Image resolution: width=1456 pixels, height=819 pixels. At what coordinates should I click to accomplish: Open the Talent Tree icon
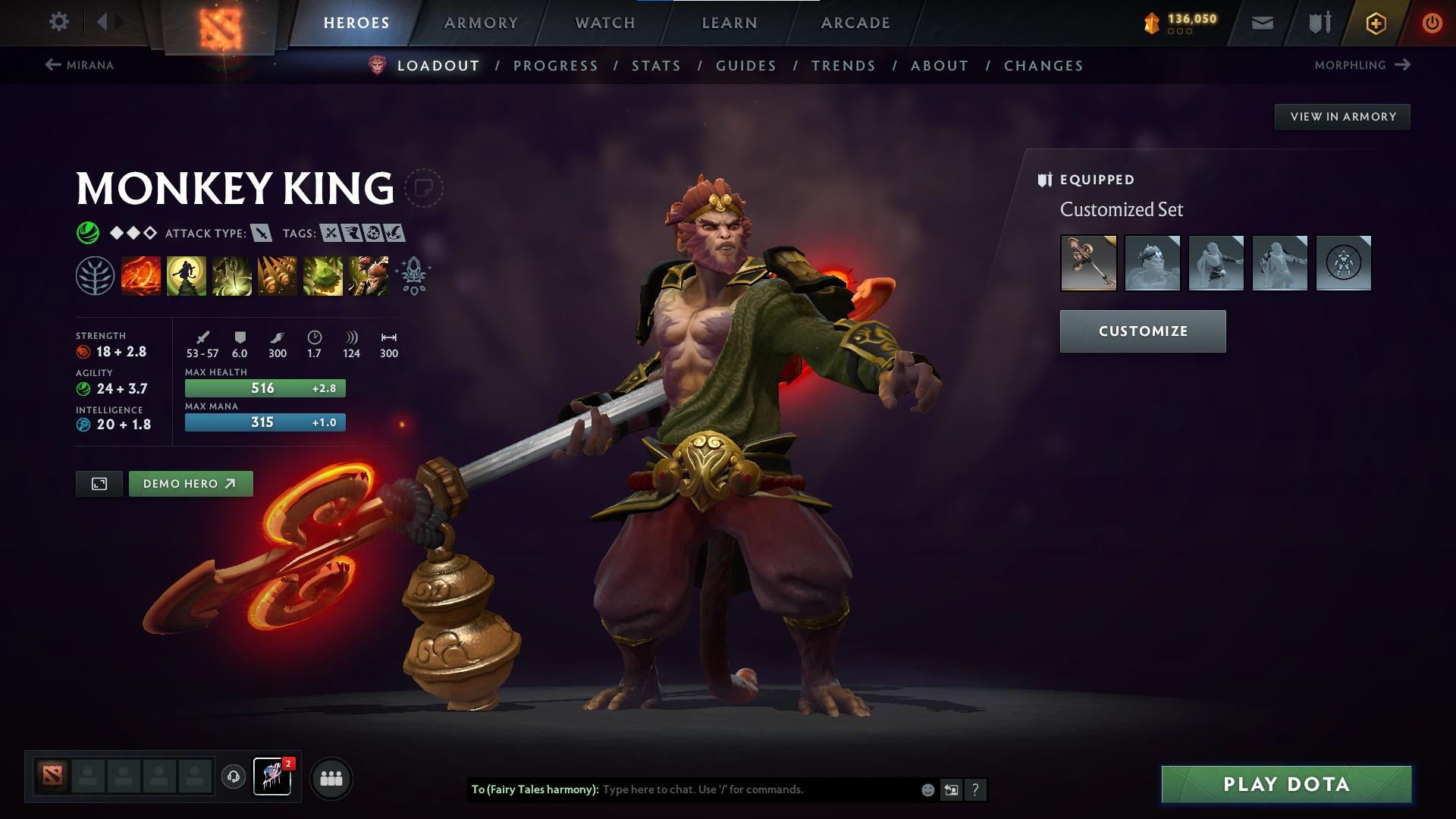pos(97,275)
